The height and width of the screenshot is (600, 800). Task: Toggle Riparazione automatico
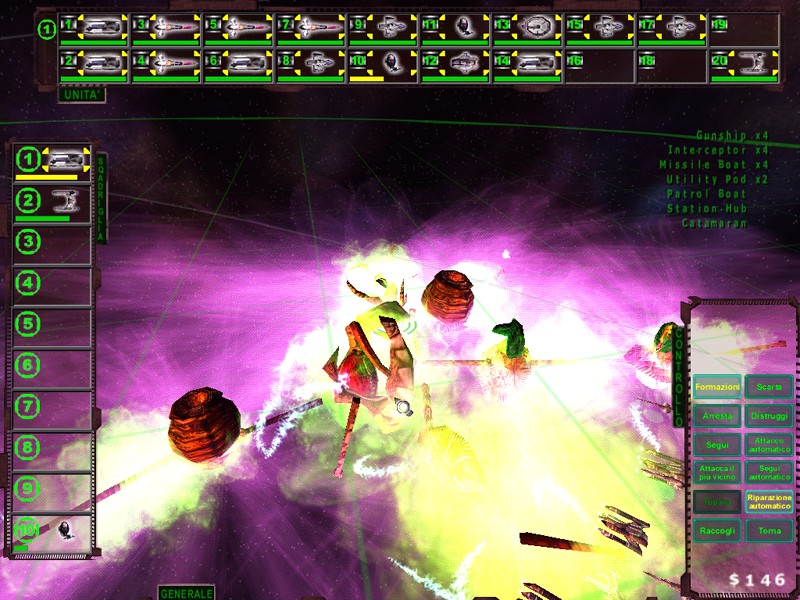(x=769, y=501)
